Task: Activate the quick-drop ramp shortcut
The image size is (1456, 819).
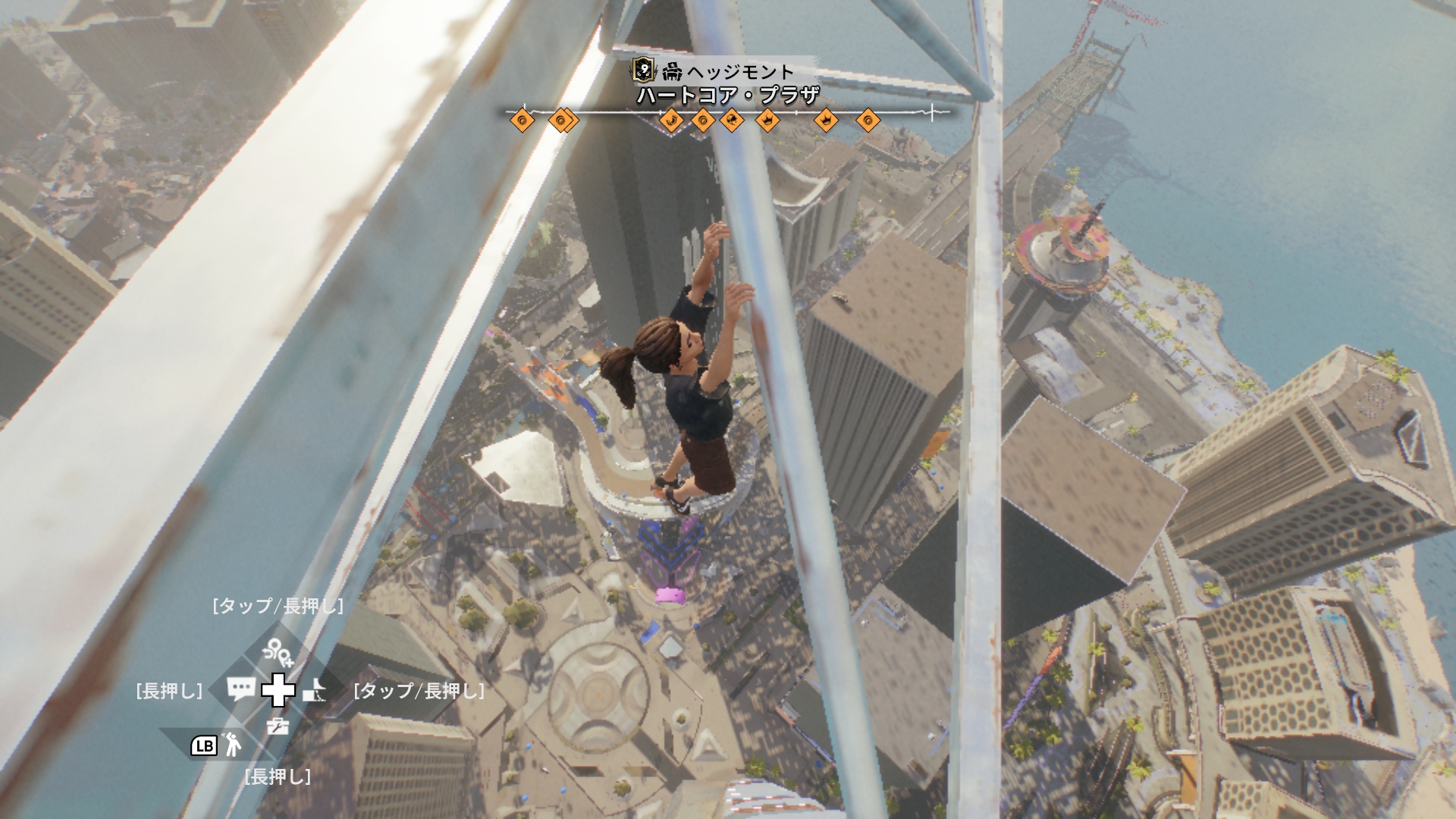Action: (x=315, y=690)
